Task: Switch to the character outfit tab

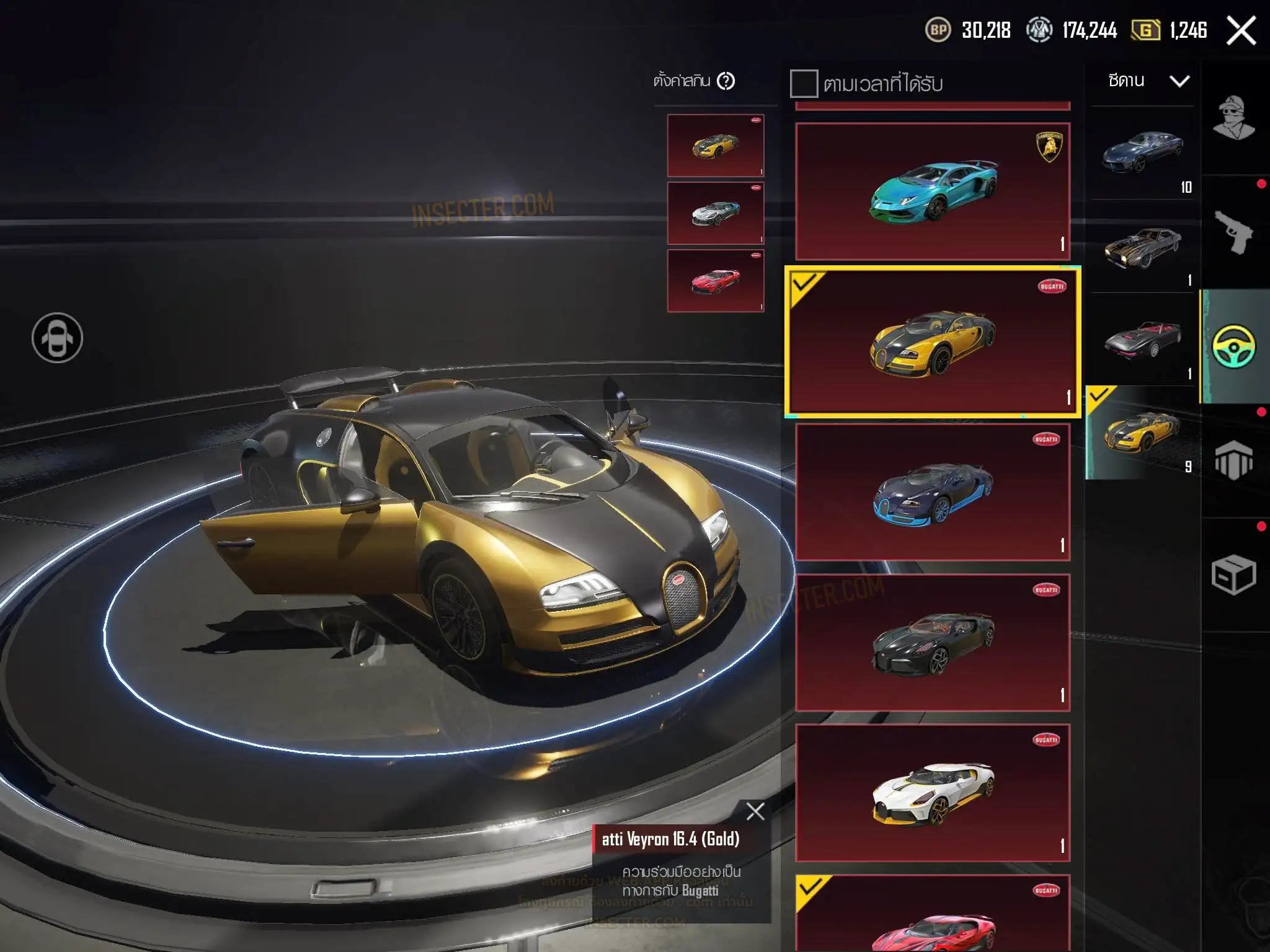Action: 1234,118
